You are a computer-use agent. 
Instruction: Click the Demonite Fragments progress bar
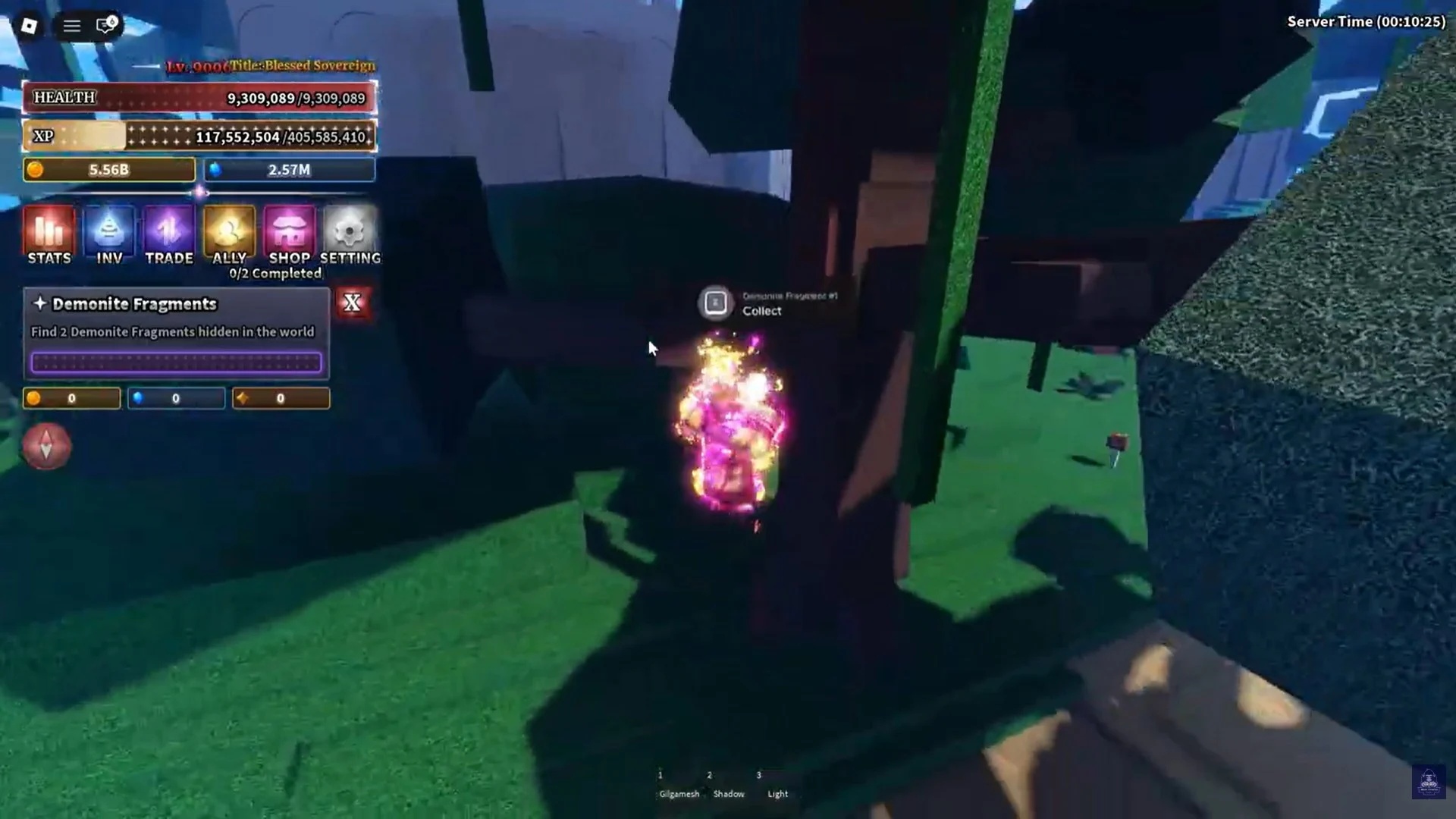(177, 362)
